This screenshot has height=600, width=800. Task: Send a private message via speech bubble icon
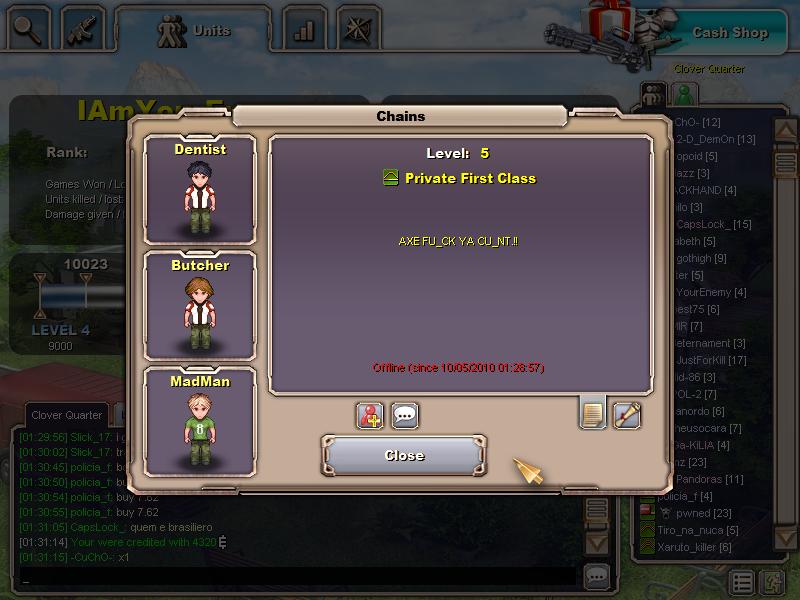[405, 415]
